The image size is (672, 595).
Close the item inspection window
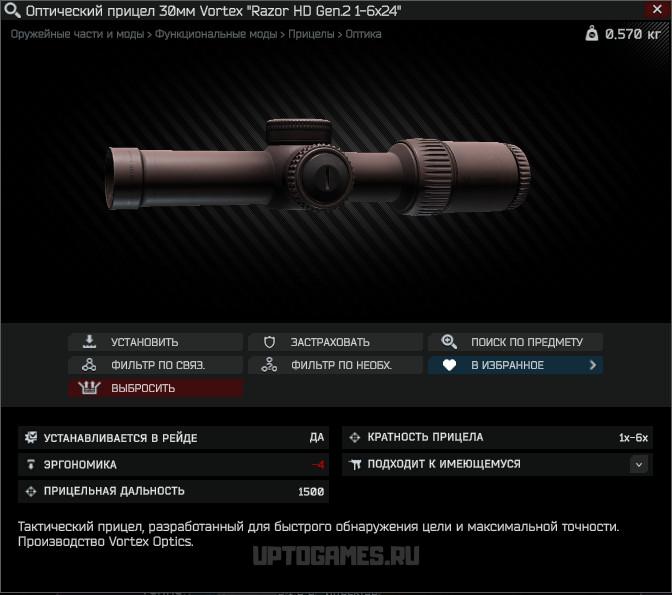[657, 10]
